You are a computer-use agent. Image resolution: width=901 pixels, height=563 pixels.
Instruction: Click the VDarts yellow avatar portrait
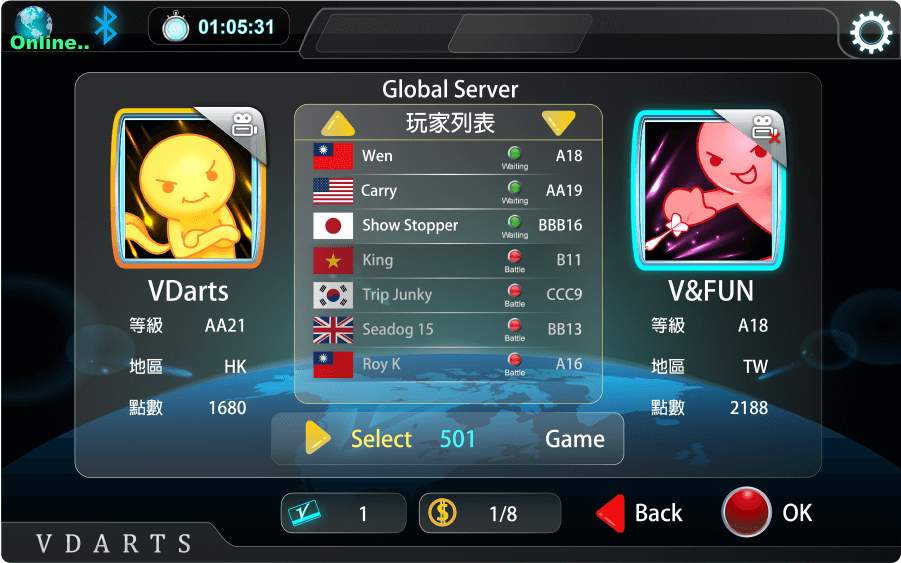click(x=188, y=192)
